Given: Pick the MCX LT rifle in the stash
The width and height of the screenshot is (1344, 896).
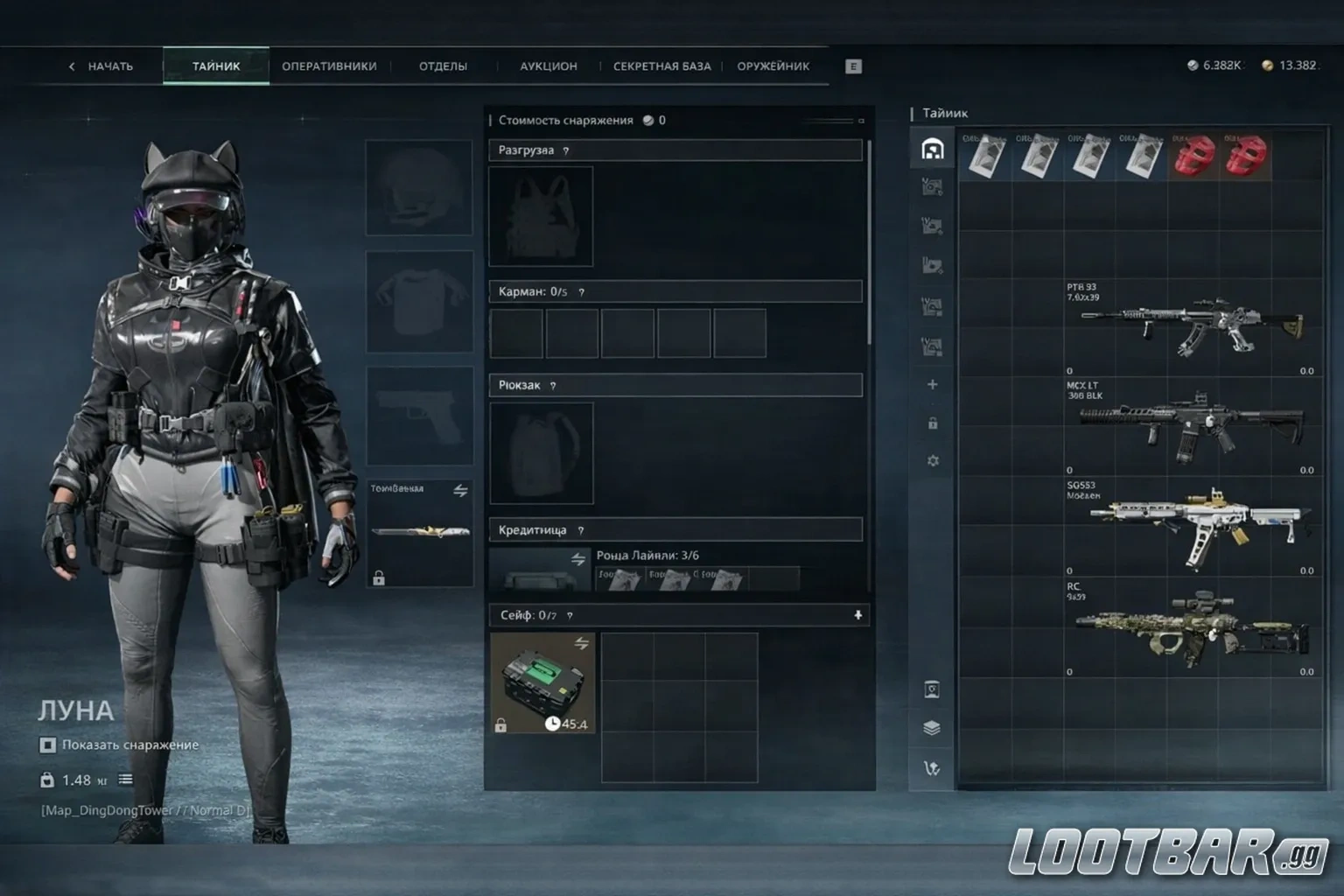Looking at the screenshot, I should click(x=1190, y=426).
